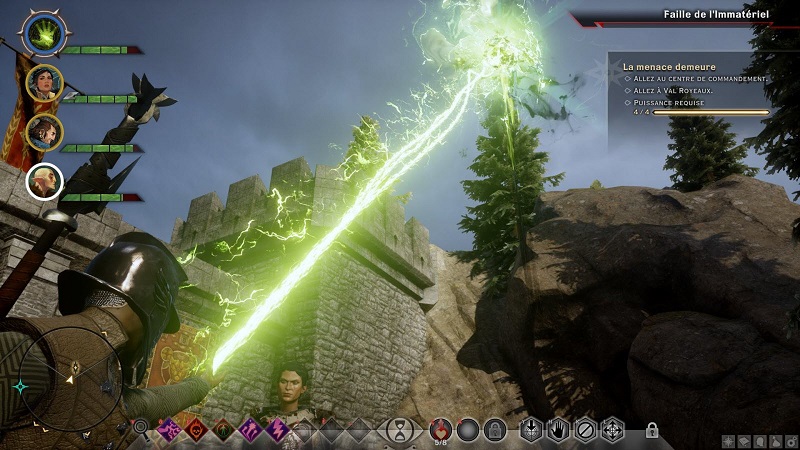
Task: Click the crossed-circle disengage command icon
Action: click(585, 431)
